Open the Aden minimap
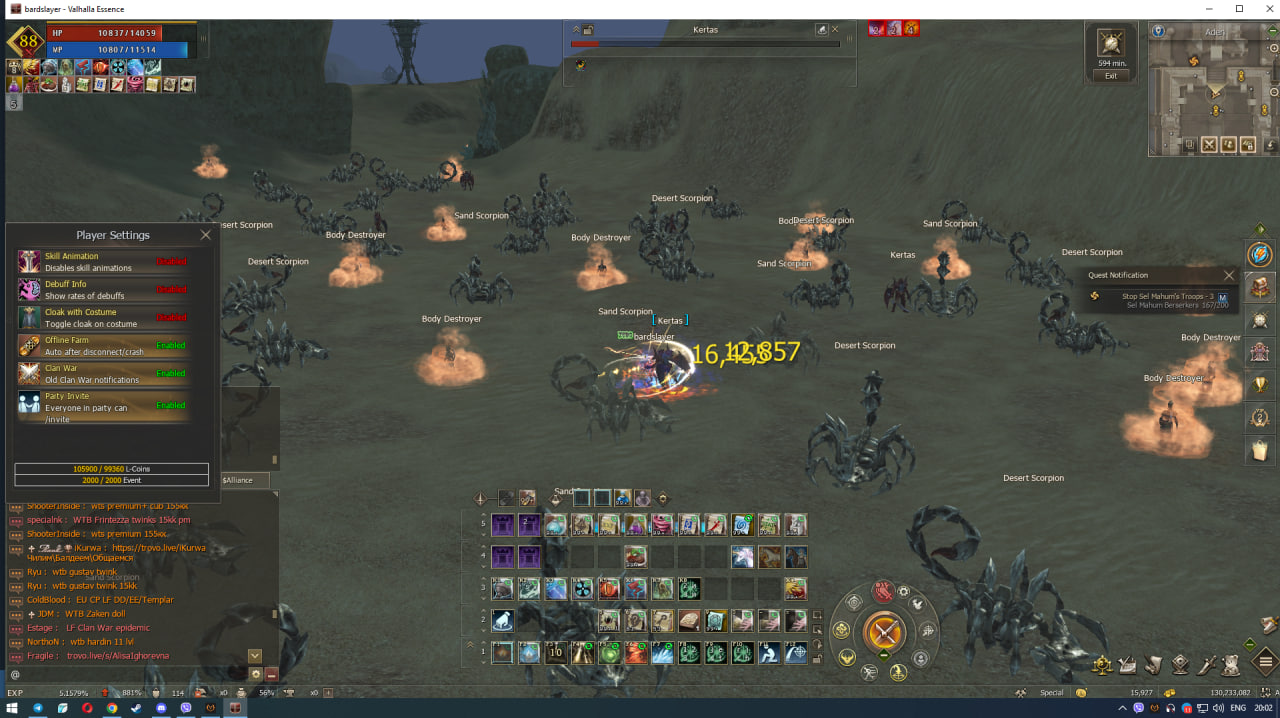The image size is (1280, 718). pos(1214,95)
